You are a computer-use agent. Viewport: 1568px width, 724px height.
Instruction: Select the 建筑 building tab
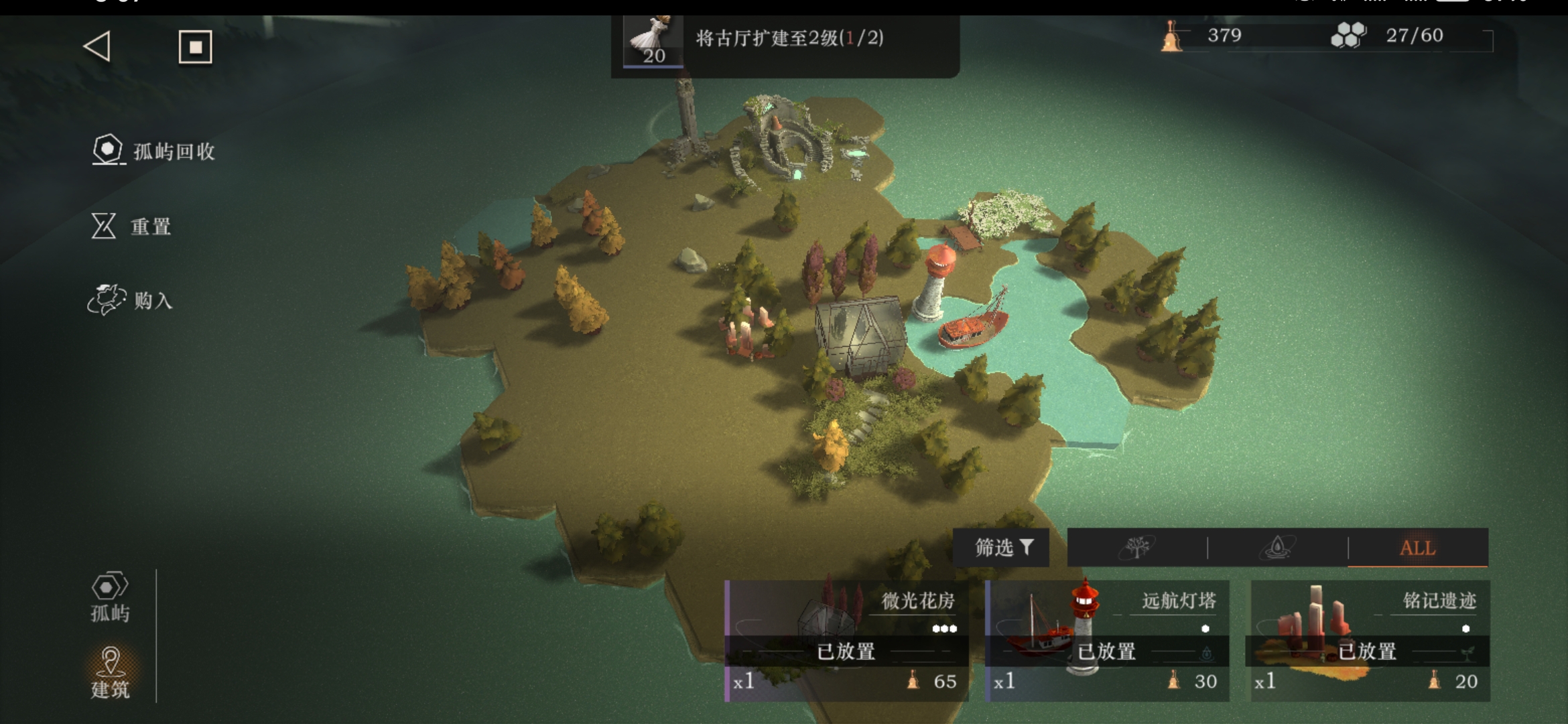pos(110,673)
